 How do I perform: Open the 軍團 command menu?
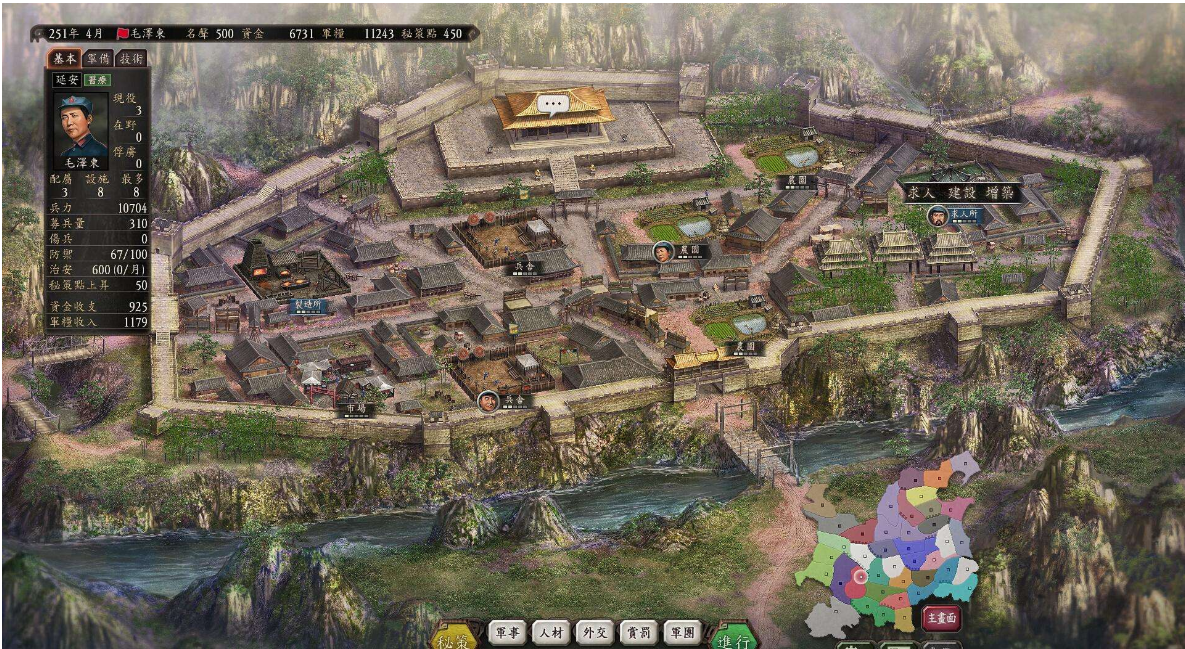pos(683,632)
